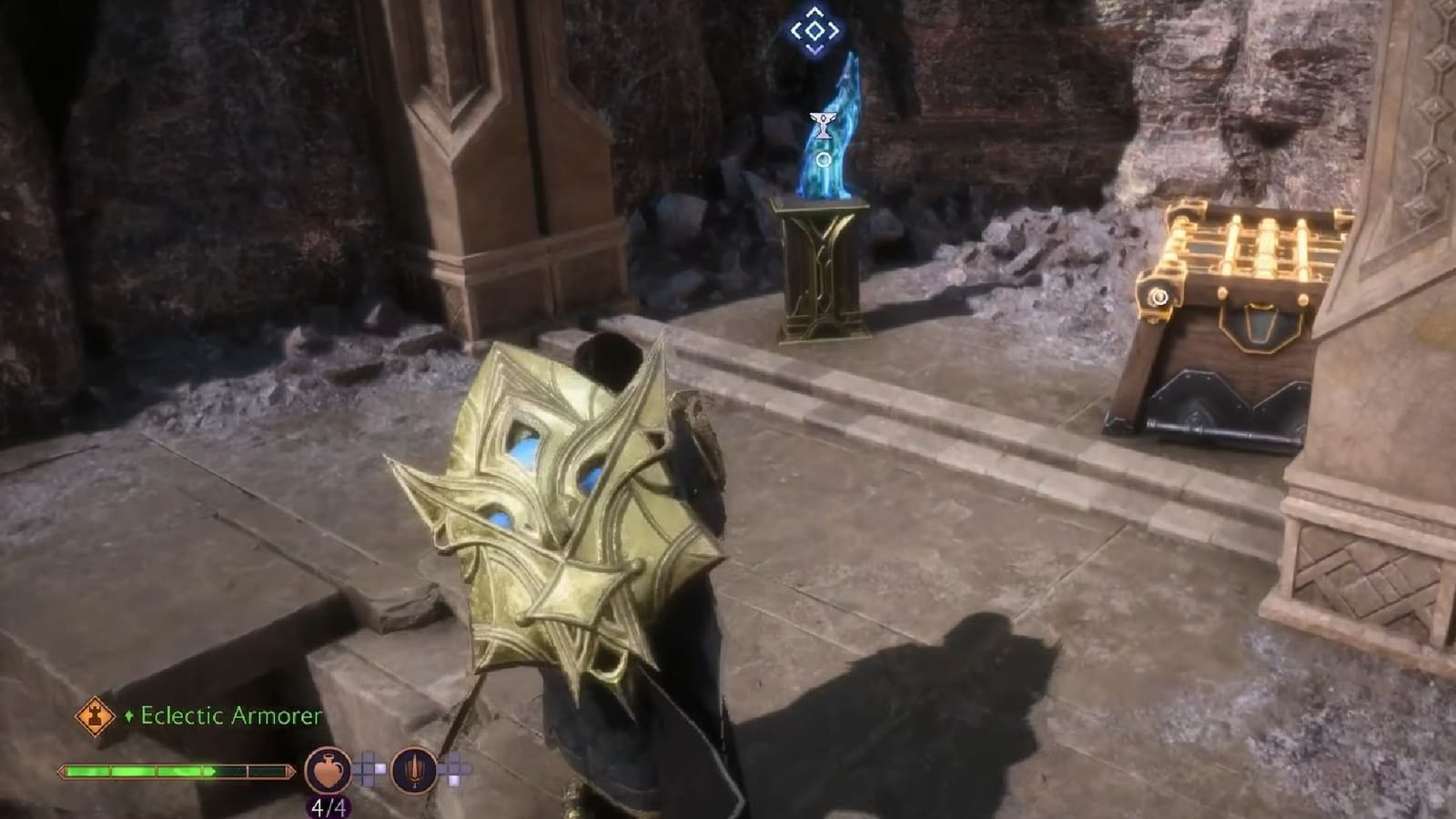Click the d-pad cross beside the spell icon
The width and height of the screenshot is (1456, 819).
pos(452,770)
